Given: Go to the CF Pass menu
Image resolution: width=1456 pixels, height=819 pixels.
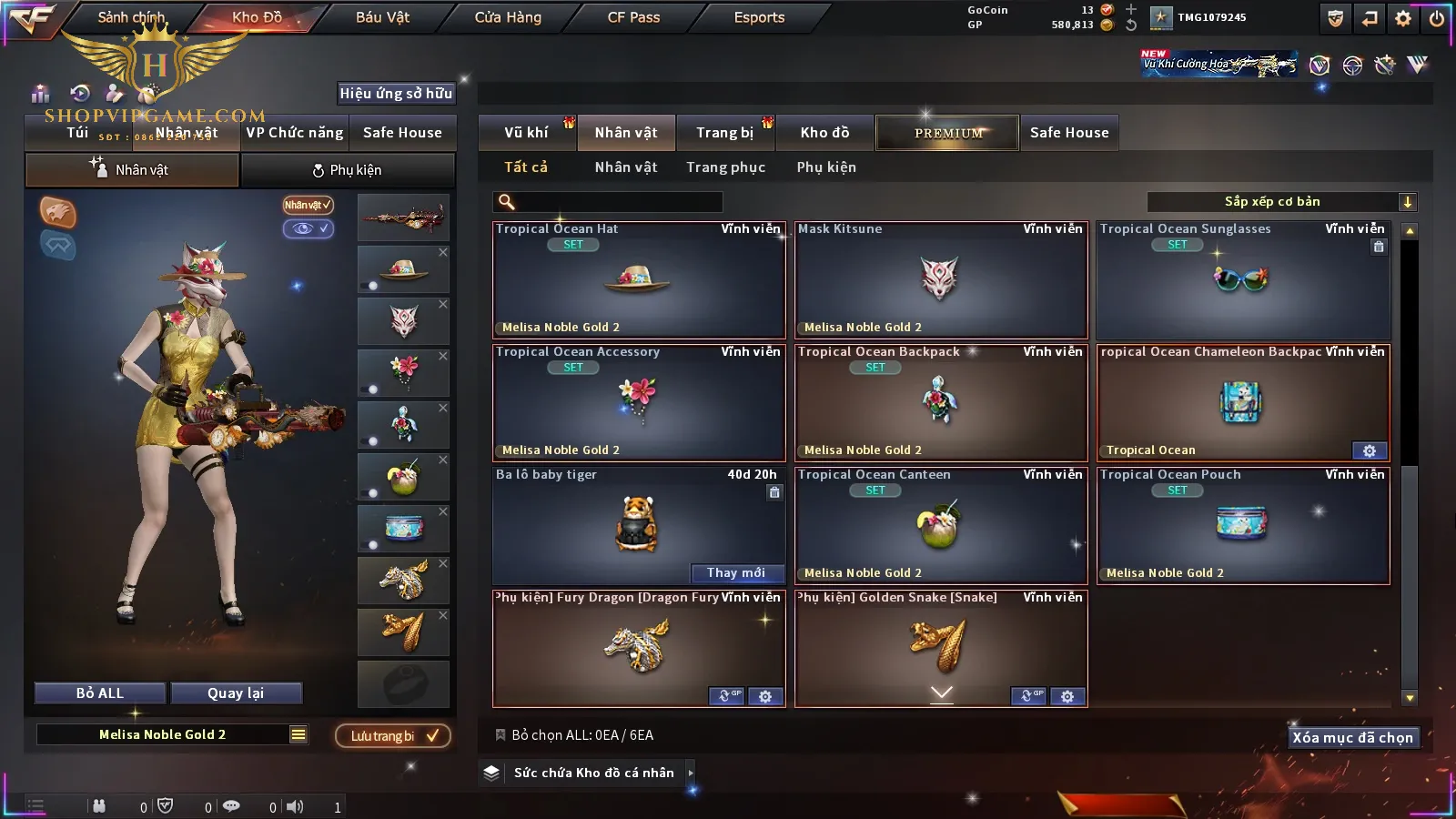Looking at the screenshot, I should pos(633,17).
